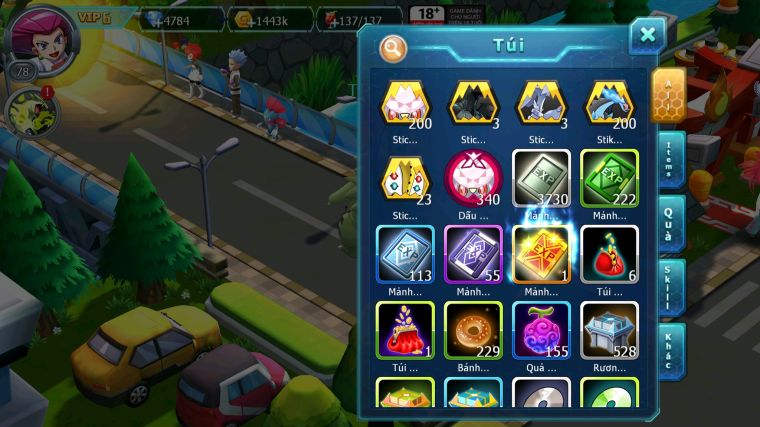Select the purple devil fruit Quả item

pos(541,329)
